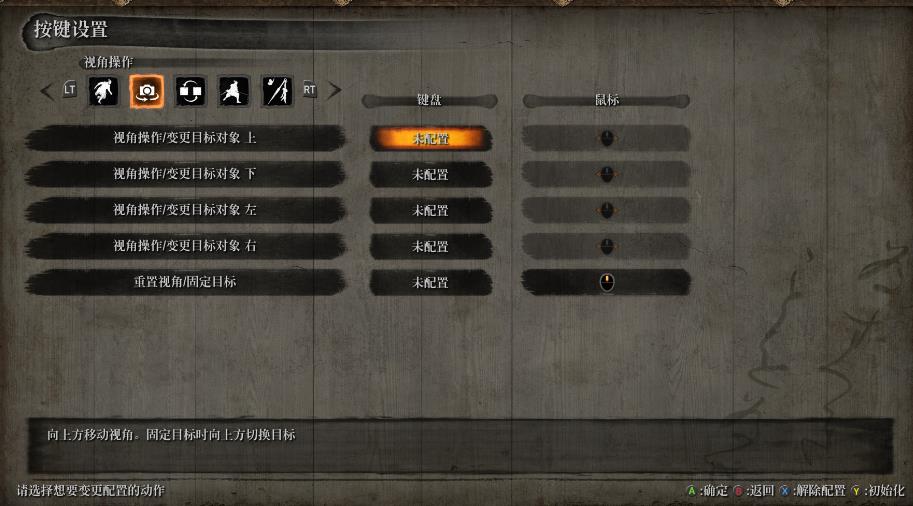Image resolution: width=913 pixels, height=506 pixels.
Task: Change keyboard binding for 视角操作/变更目标对象 右
Action: coord(431,247)
